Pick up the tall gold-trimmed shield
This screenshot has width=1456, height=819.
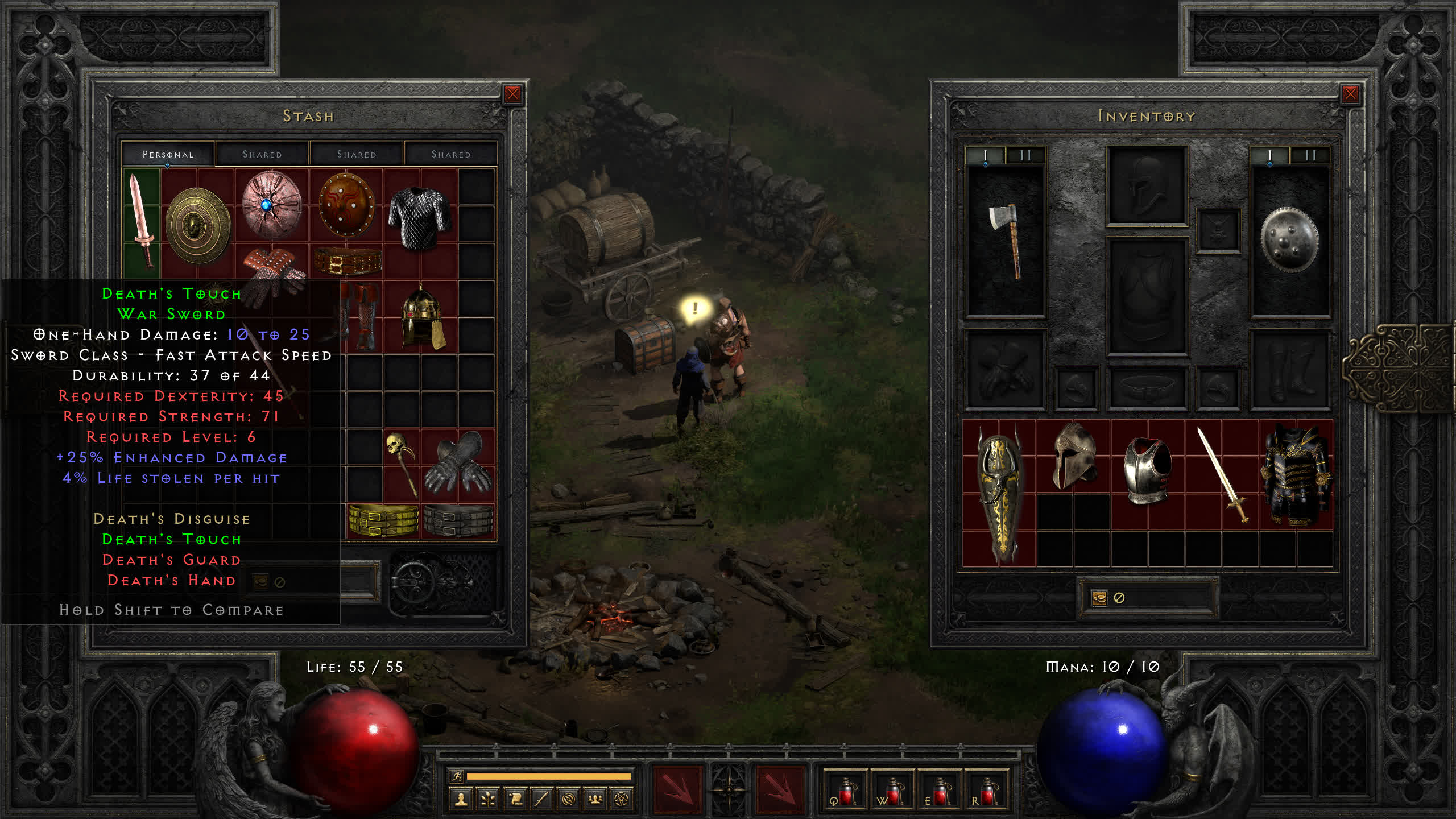[999, 494]
